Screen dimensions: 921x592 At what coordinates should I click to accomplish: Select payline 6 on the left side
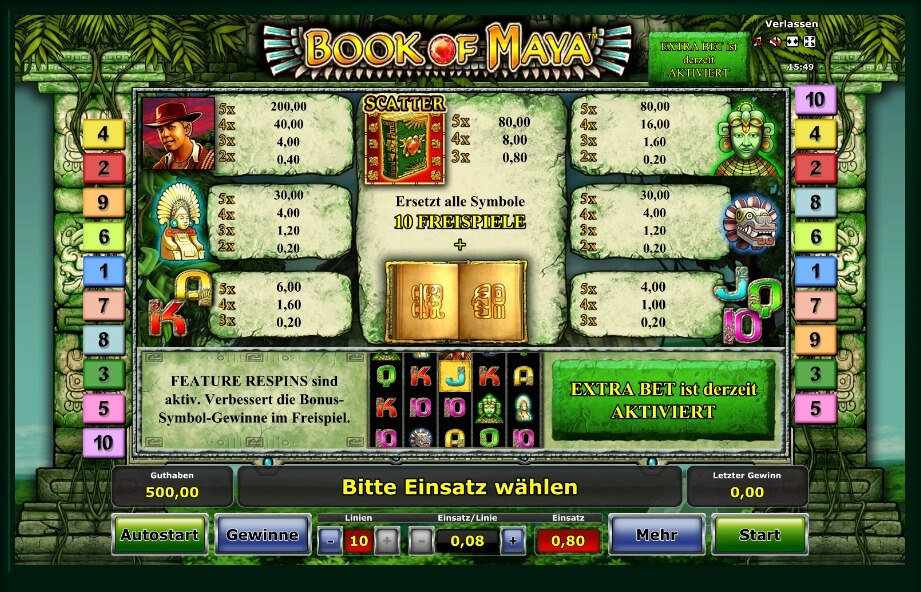point(104,236)
